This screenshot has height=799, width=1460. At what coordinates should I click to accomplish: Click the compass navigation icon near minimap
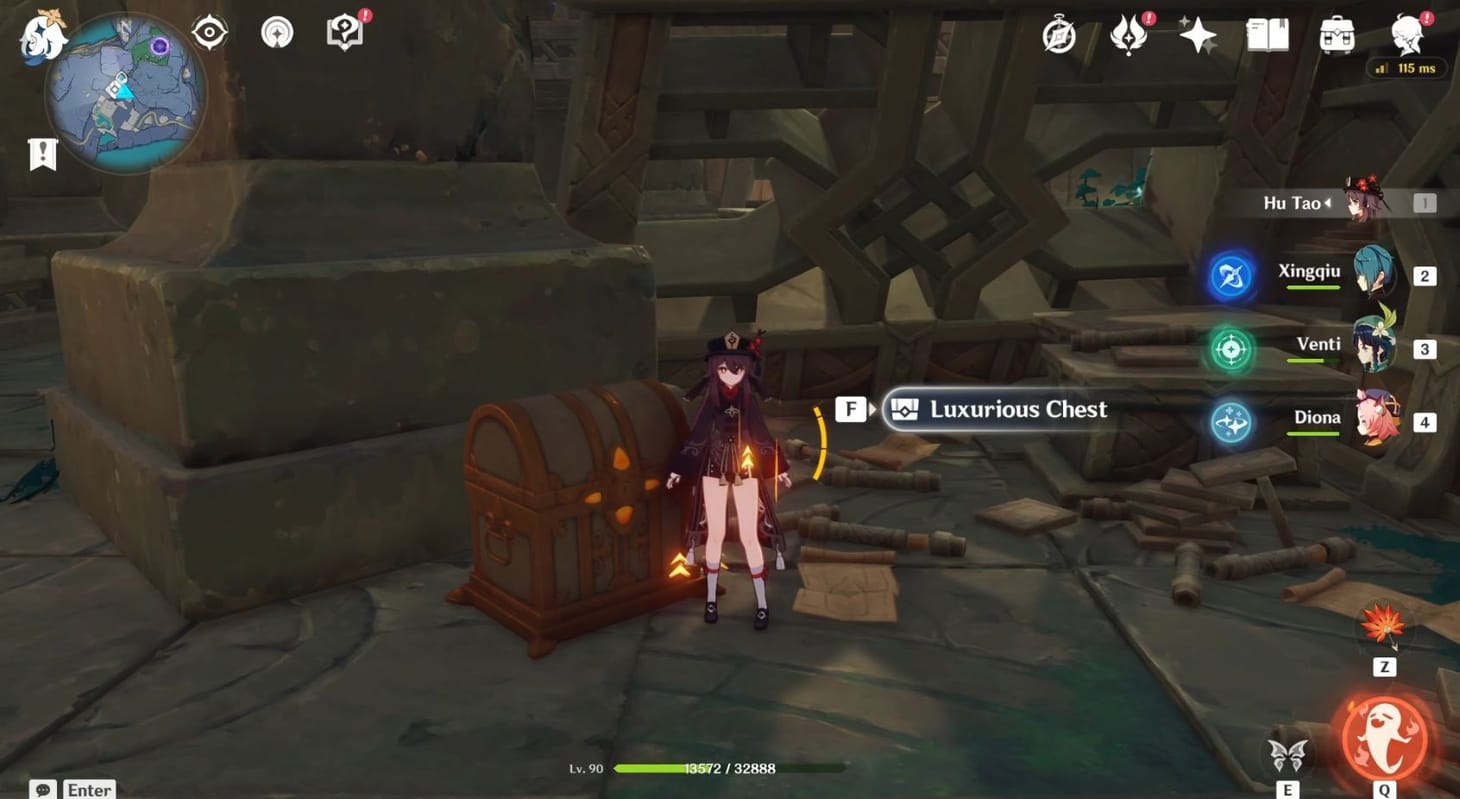(208, 31)
